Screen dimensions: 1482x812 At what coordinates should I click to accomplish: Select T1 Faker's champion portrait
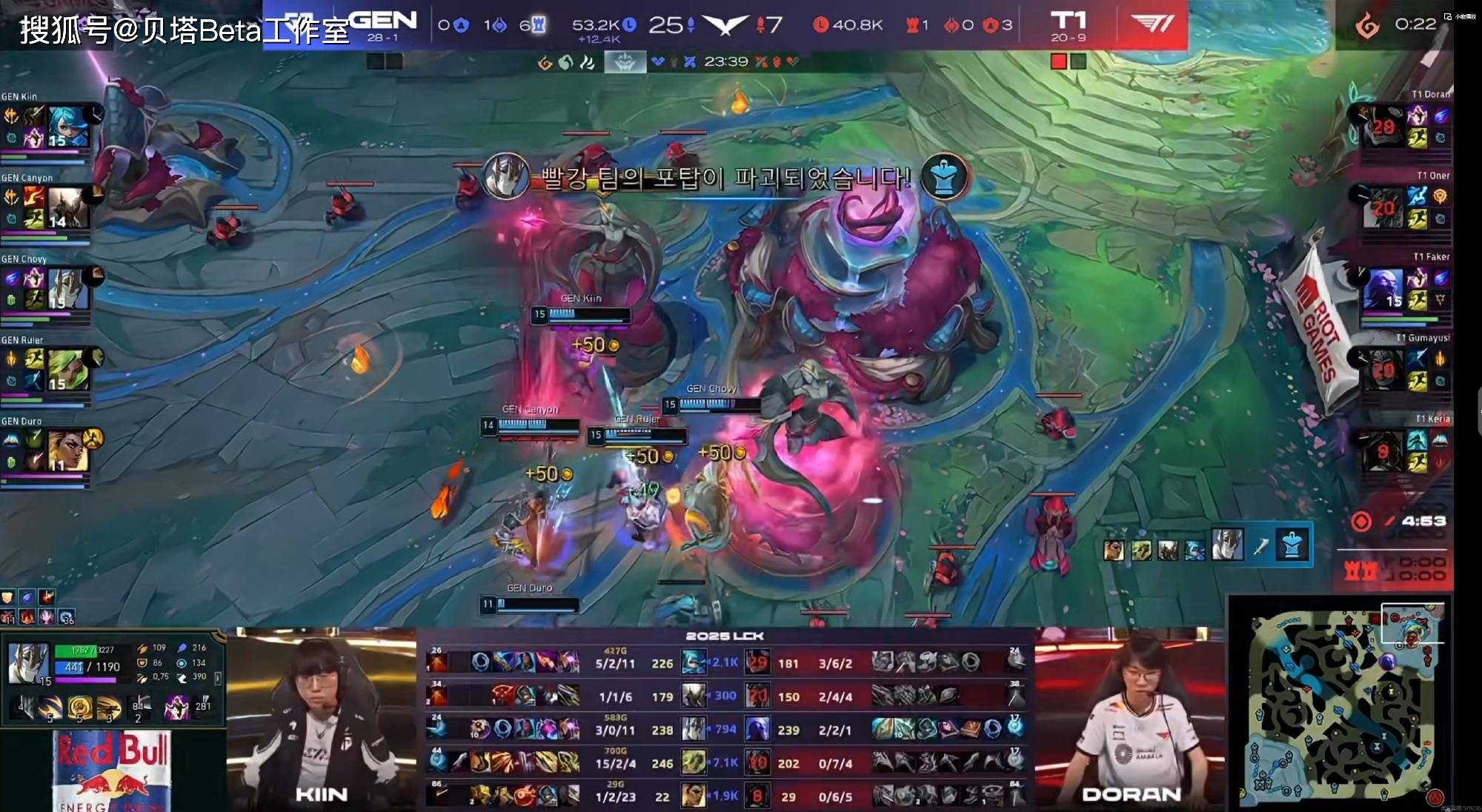click(x=1383, y=288)
